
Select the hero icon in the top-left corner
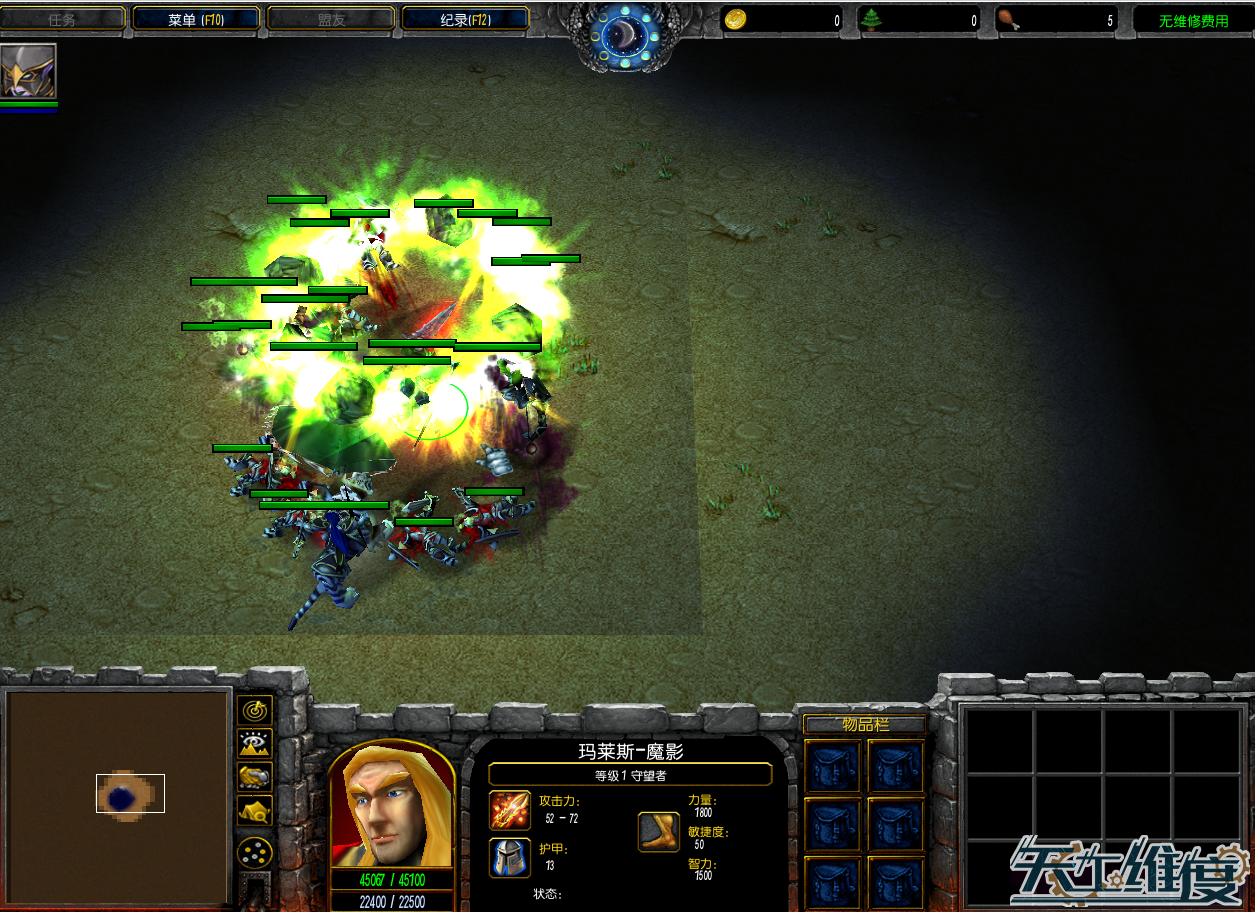tap(28, 71)
